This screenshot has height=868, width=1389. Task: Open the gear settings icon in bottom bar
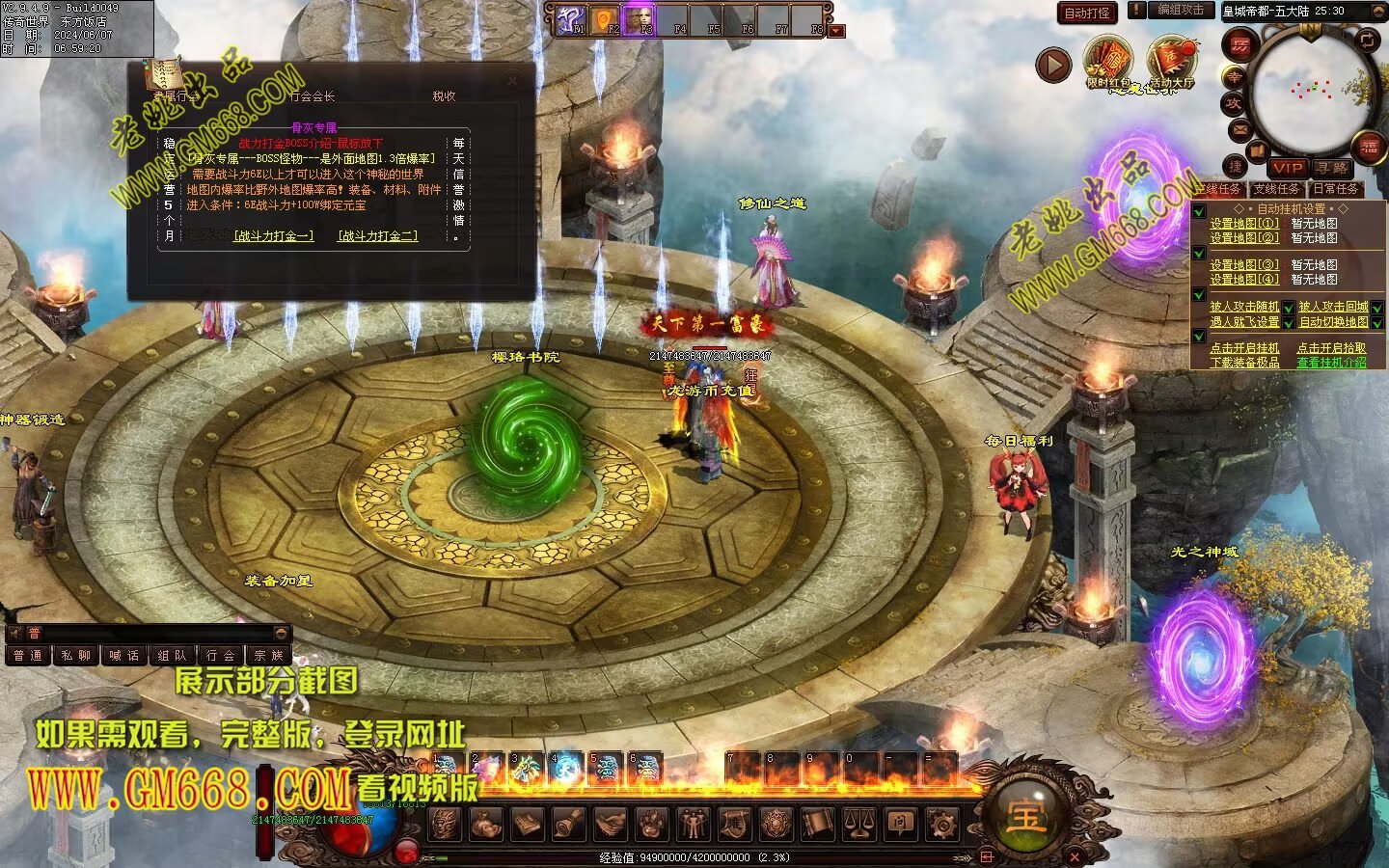(941, 825)
